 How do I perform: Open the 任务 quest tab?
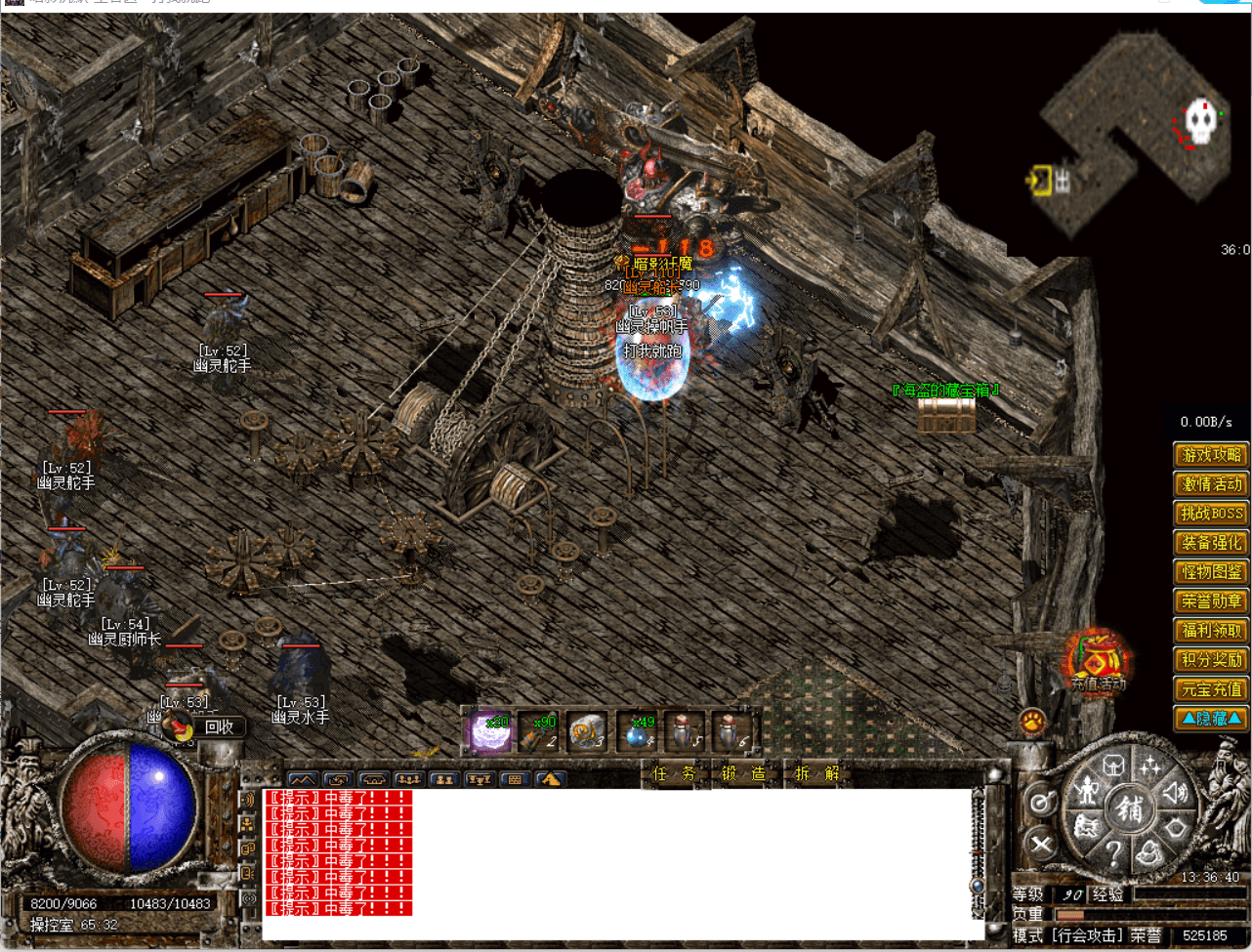tap(674, 773)
